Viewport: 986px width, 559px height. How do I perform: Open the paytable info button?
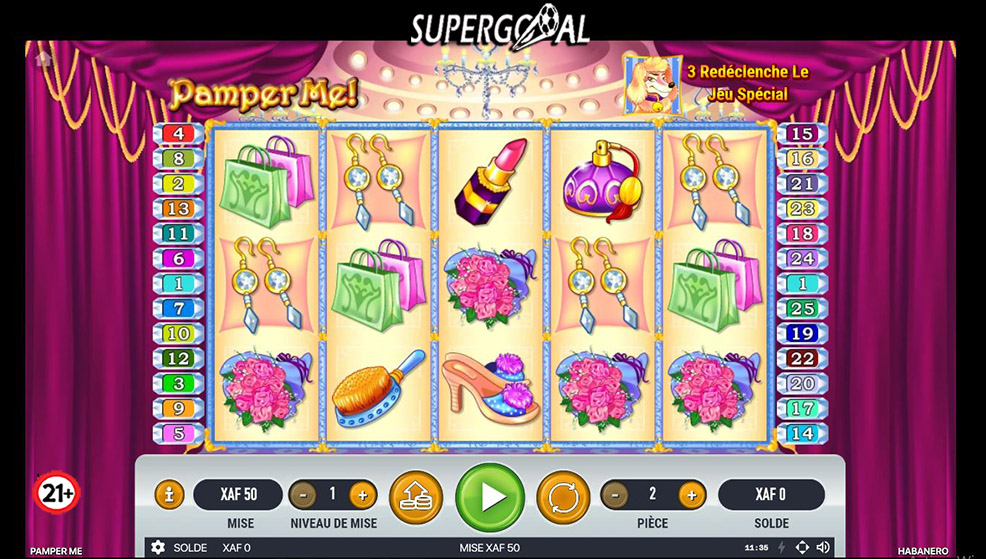coord(169,494)
